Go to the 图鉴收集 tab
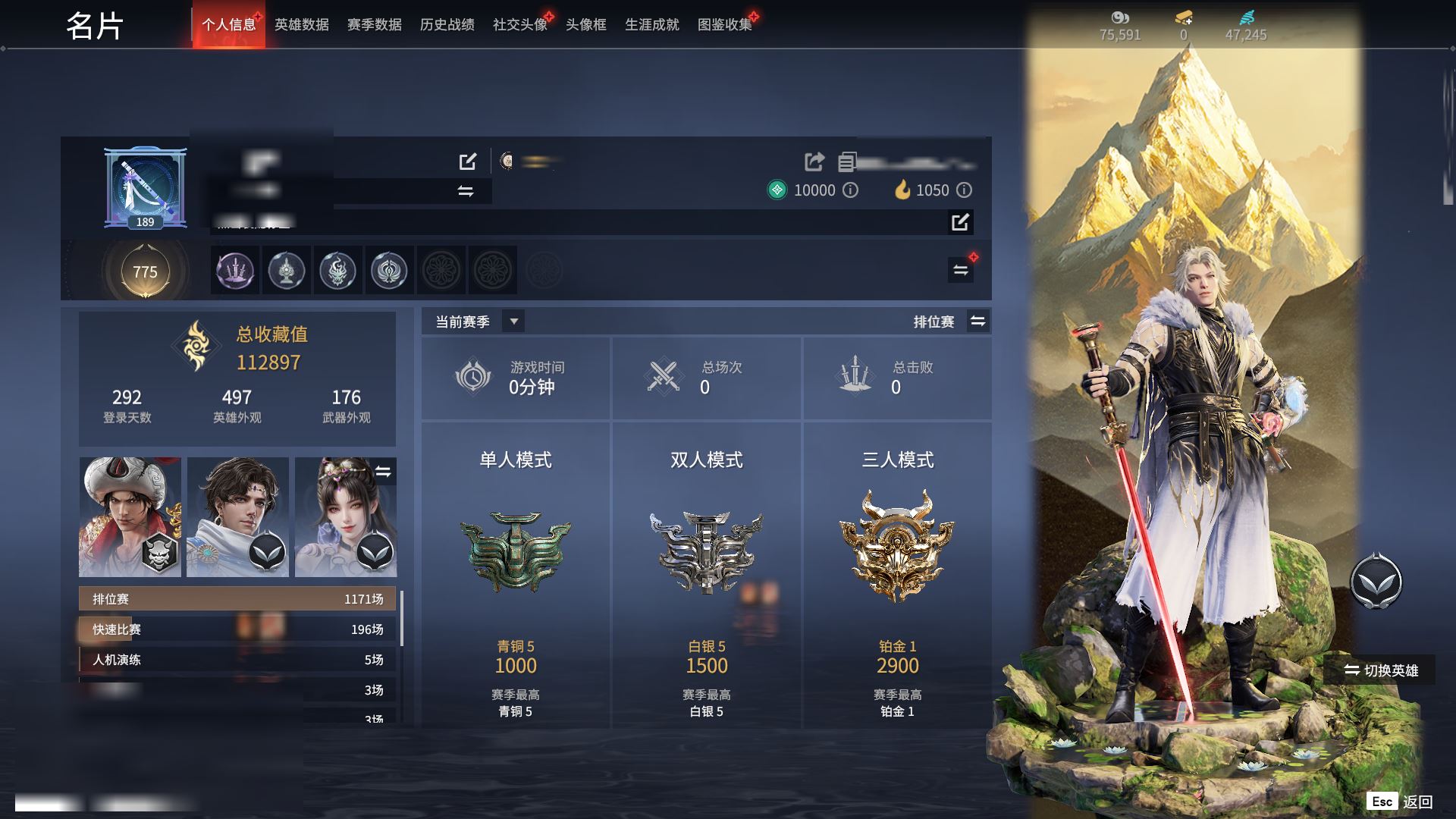Image resolution: width=1456 pixels, height=819 pixels. pos(724,25)
